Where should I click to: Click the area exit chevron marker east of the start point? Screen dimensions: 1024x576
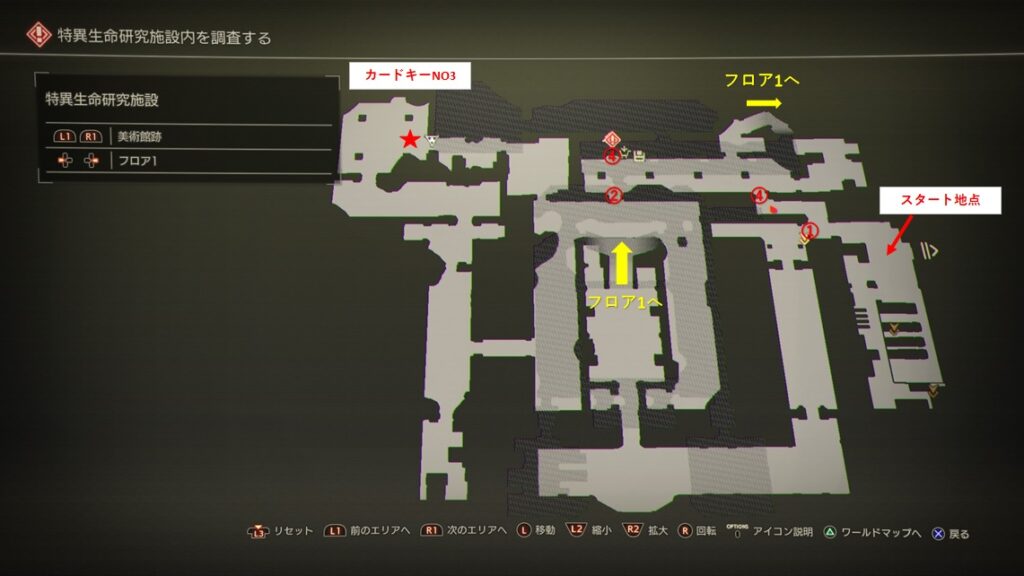[930, 251]
